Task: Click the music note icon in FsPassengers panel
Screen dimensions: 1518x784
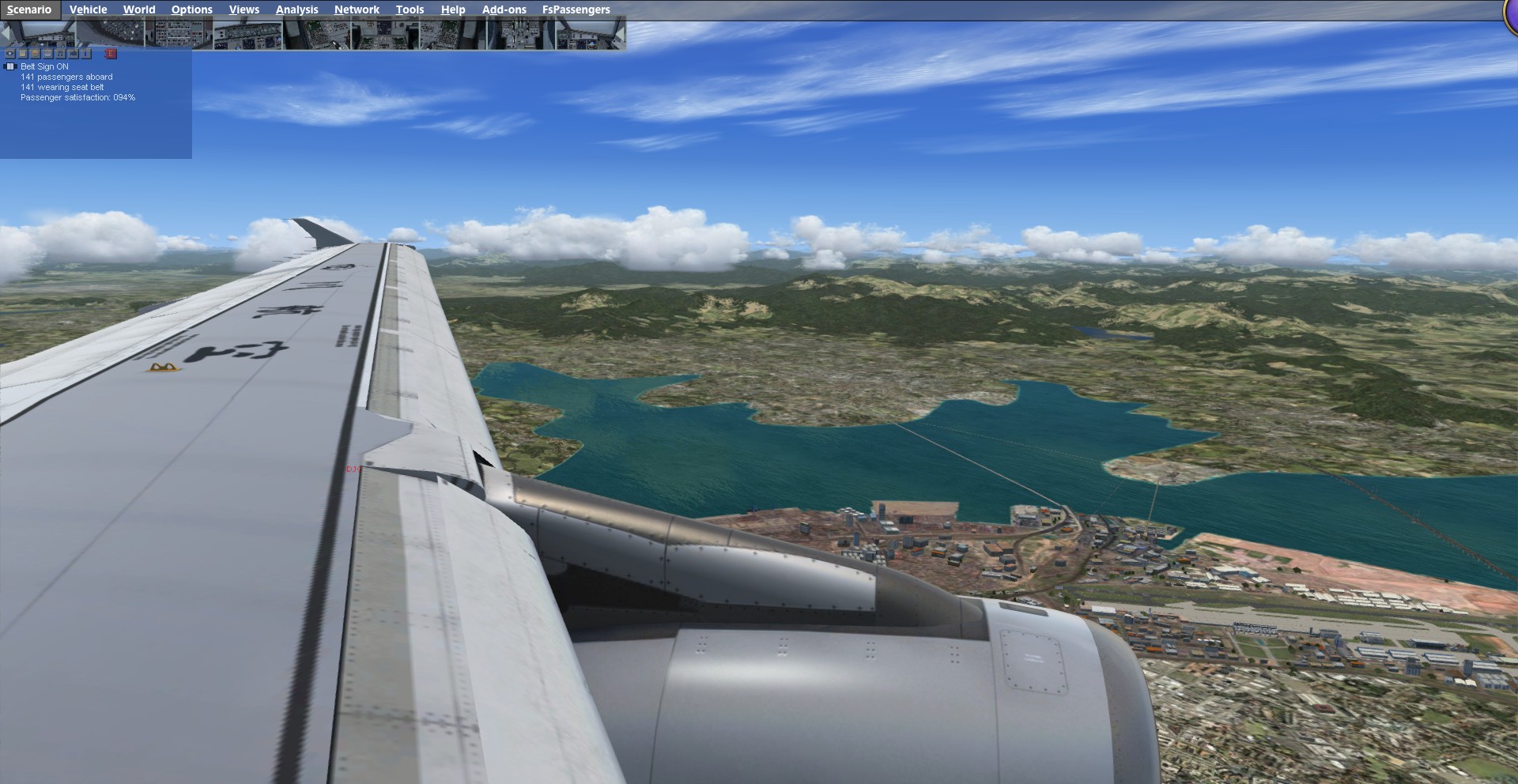Action: [x=61, y=54]
